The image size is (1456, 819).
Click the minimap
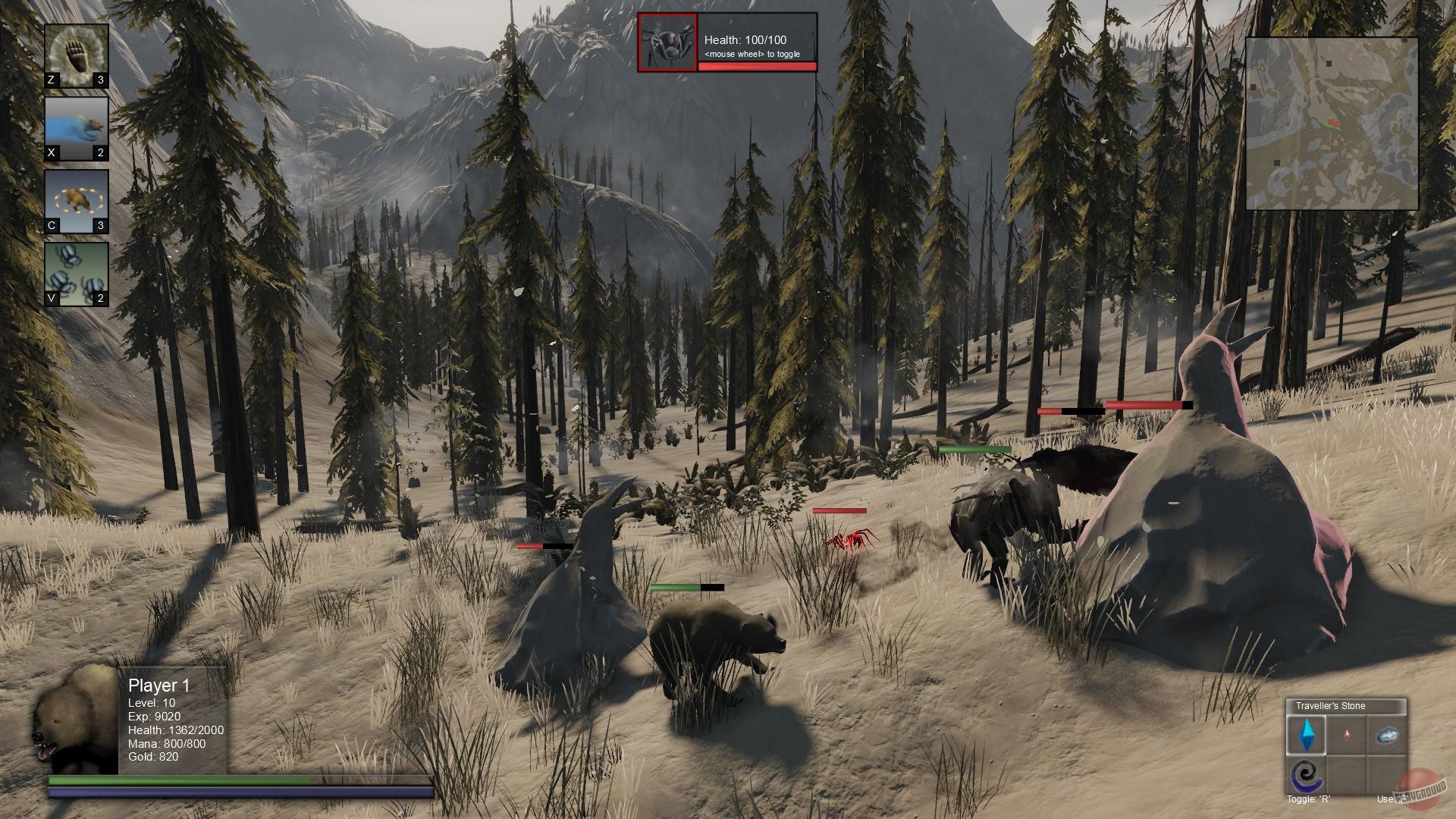coord(1332,124)
